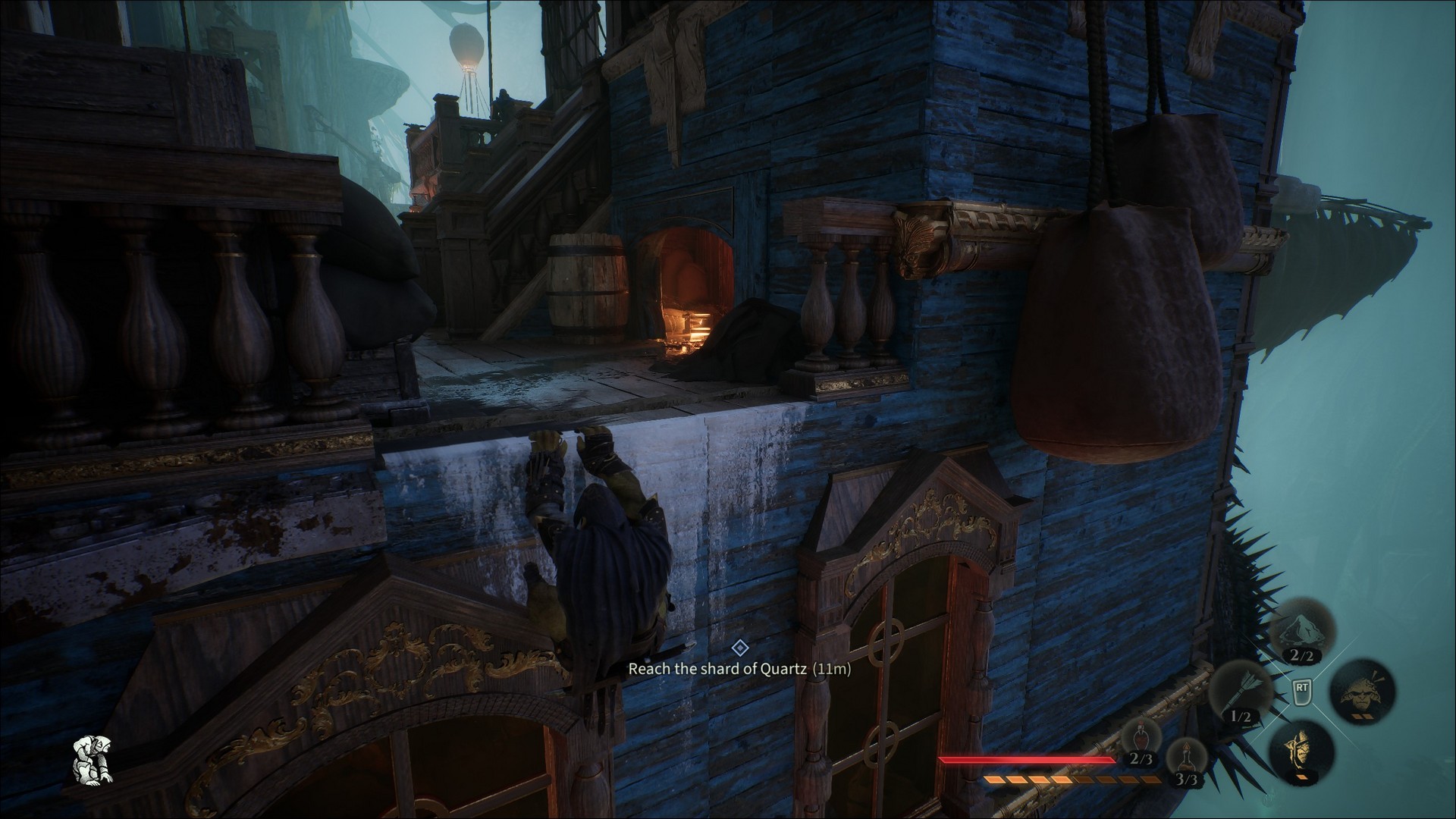Select the diamond objective marker above the text
The width and height of the screenshot is (1456, 819).
click(x=739, y=648)
